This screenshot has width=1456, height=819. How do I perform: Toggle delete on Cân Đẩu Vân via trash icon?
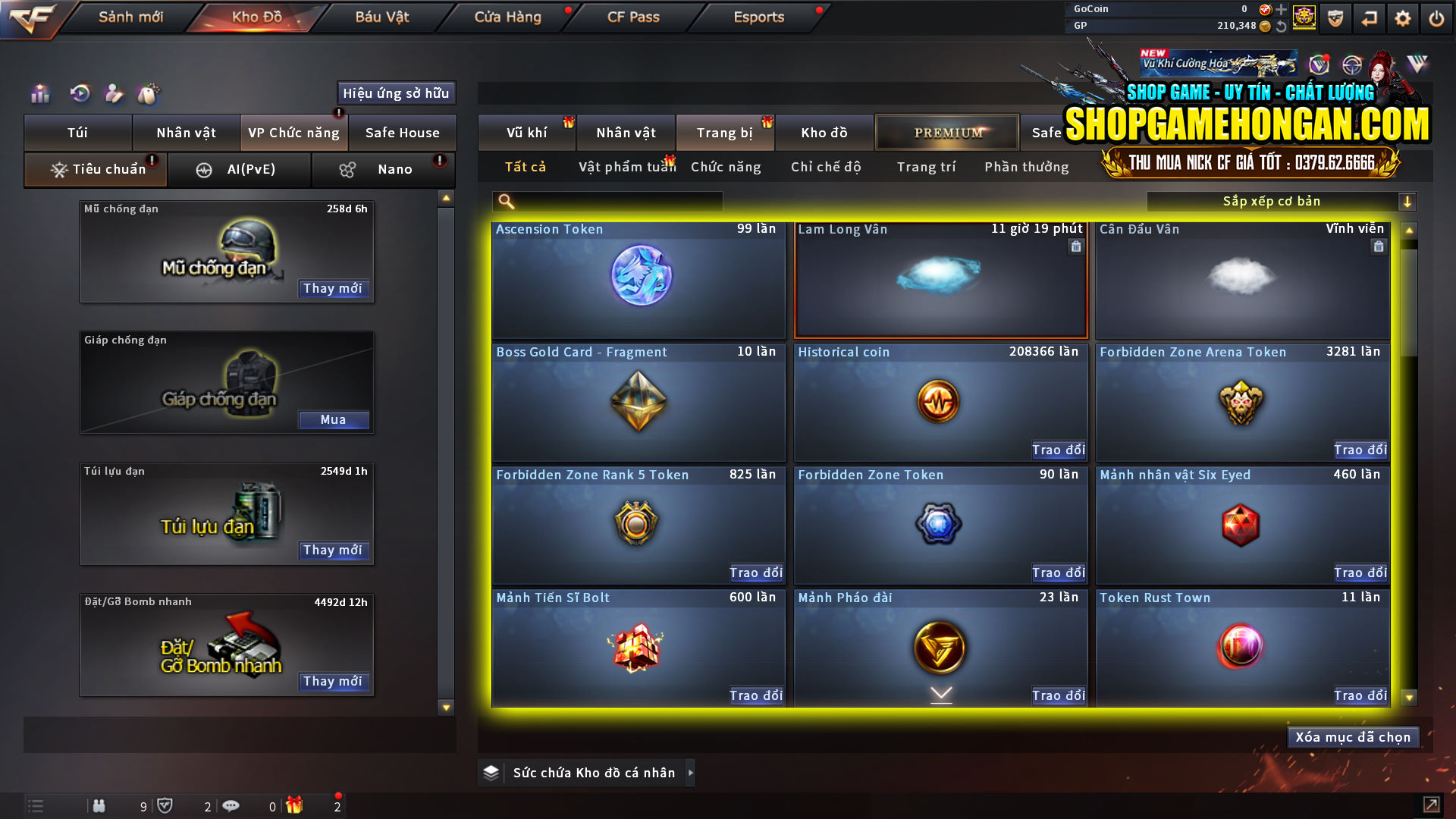coord(1378,246)
